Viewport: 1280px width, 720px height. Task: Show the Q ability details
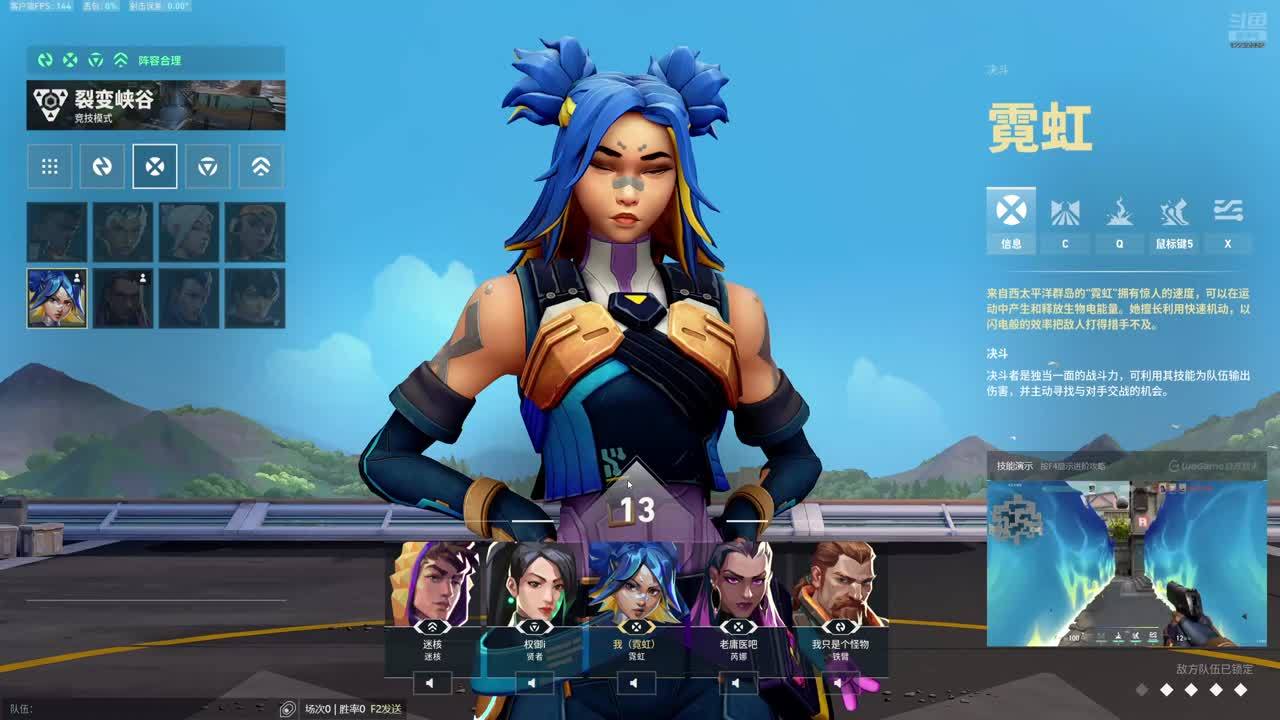pyautogui.click(x=1119, y=220)
